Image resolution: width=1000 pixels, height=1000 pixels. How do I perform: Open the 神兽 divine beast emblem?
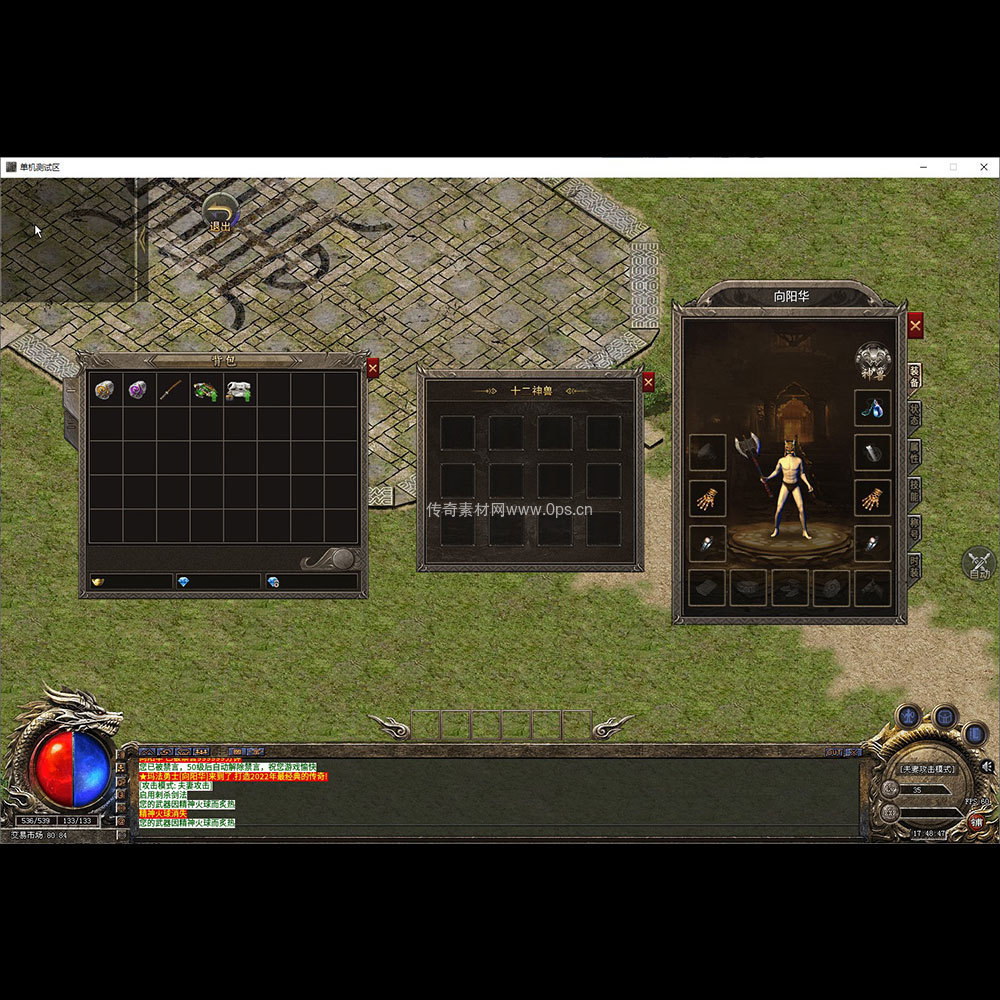tap(872, 361)
